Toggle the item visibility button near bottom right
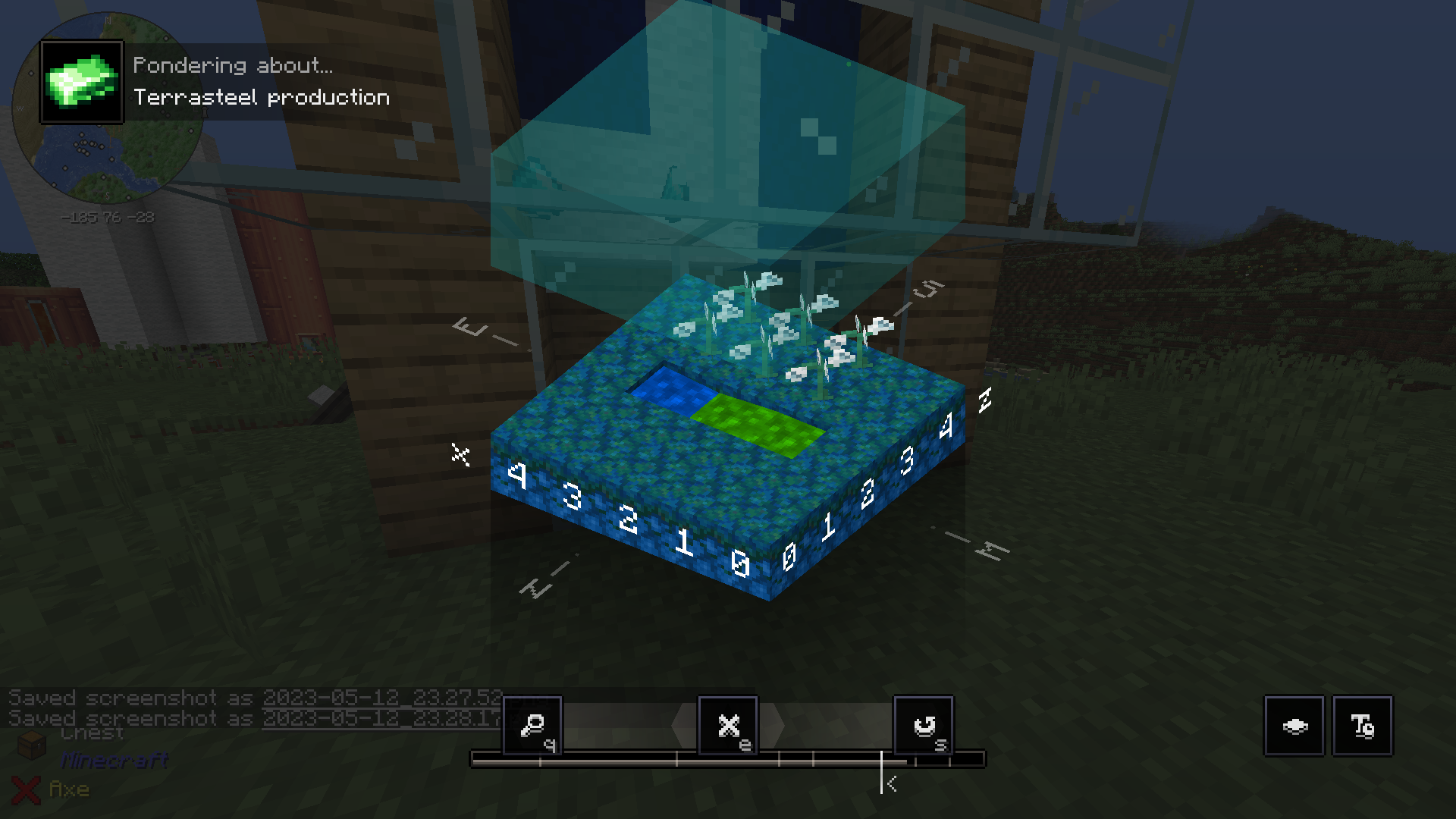 [1294, 726]
